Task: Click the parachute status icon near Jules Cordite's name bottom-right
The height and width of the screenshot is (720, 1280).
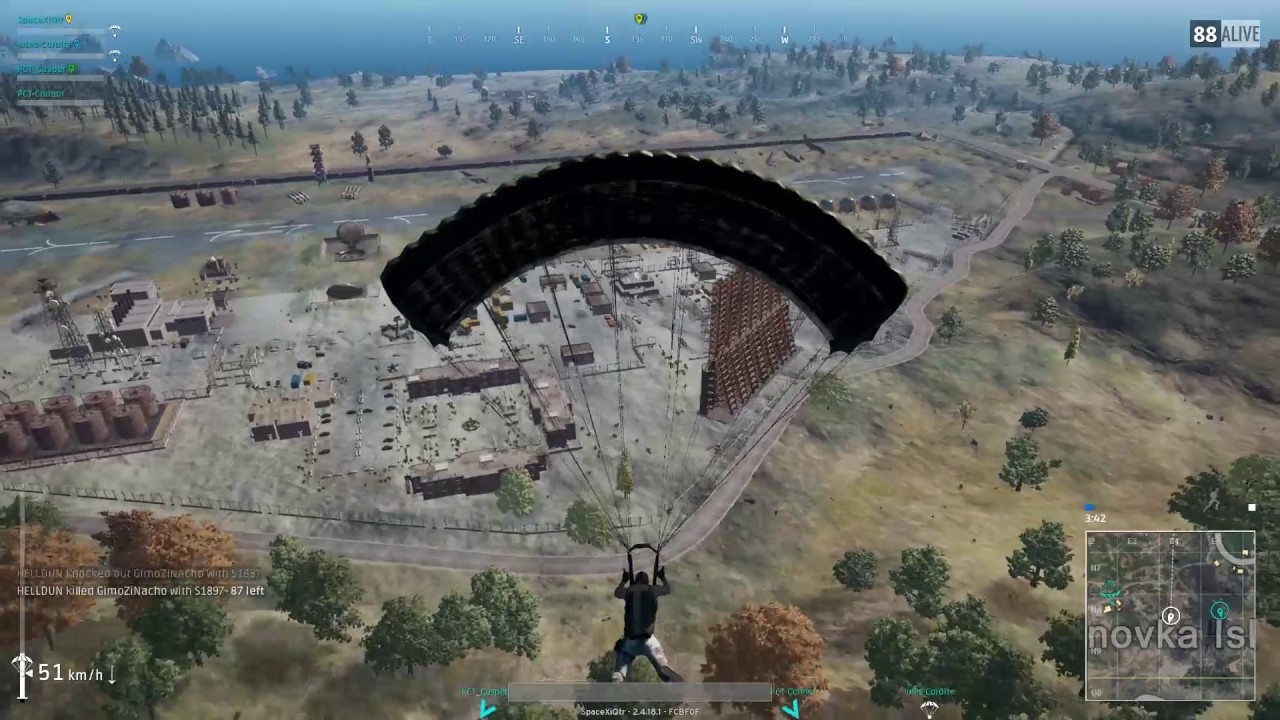Action: coord(928,711)
